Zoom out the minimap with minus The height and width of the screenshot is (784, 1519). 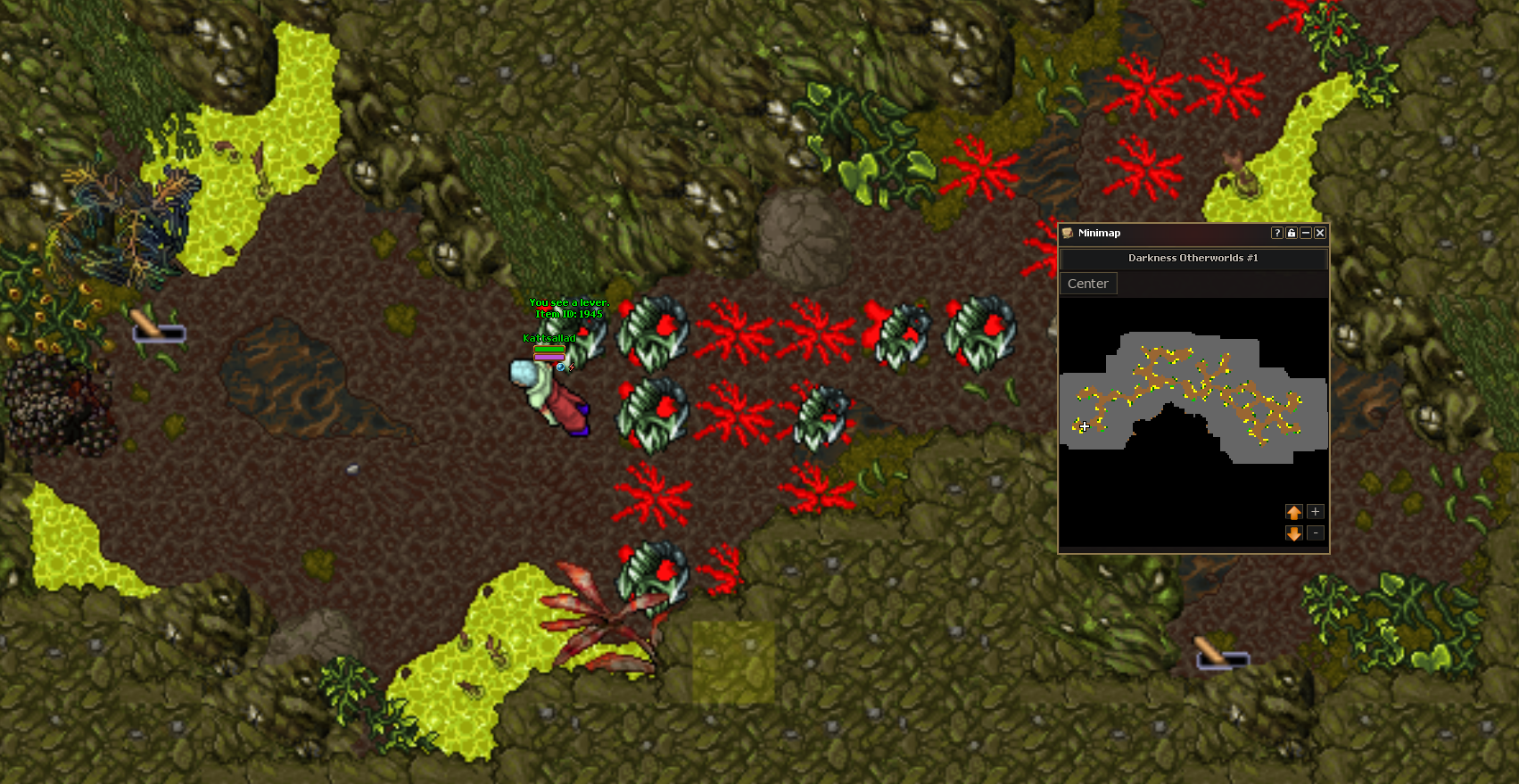pos(1315,533)
